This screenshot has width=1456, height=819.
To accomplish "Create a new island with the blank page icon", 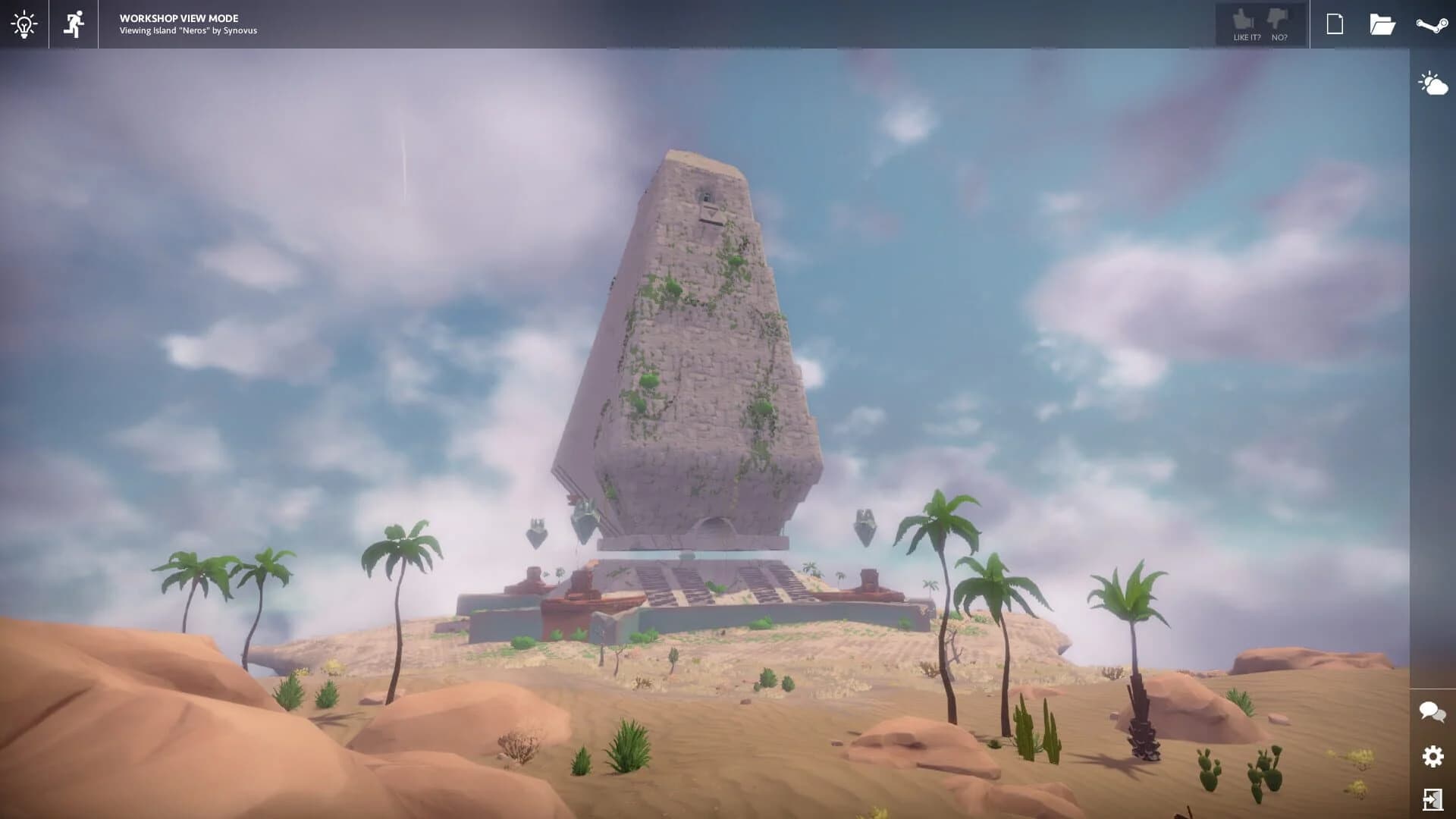I will pyautogui.click(x=1335, y=24).
